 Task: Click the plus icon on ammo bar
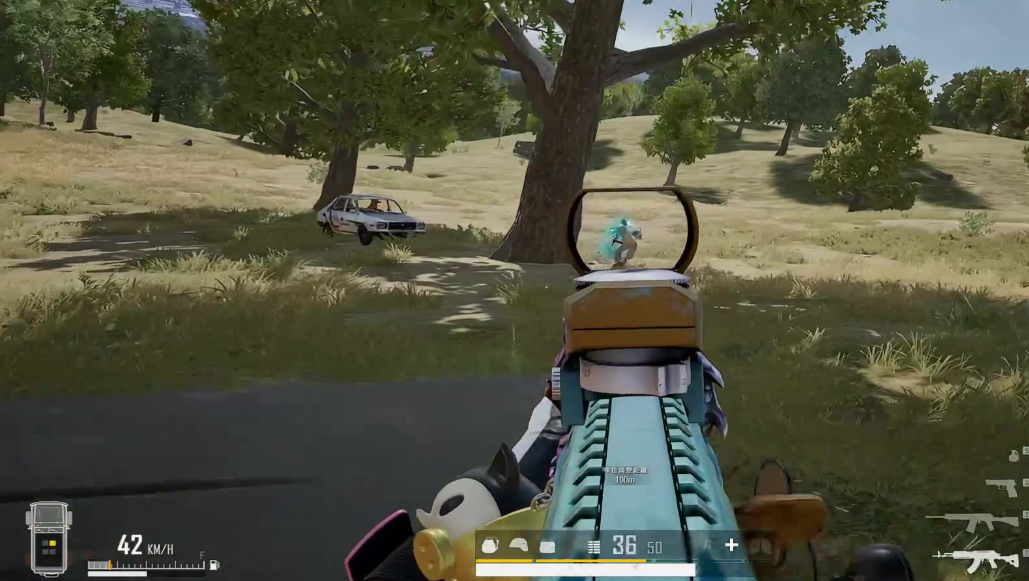[731, 545]
